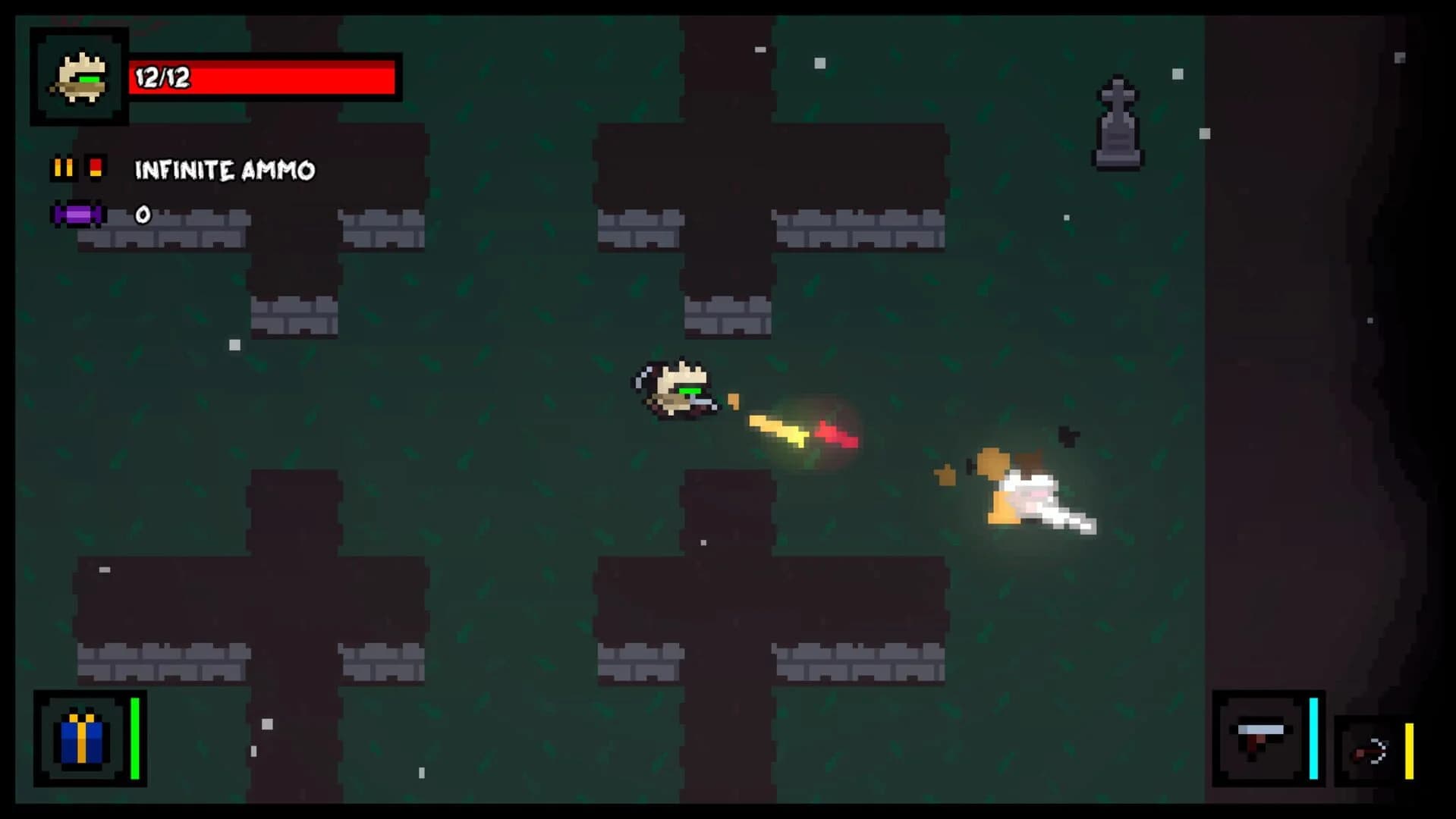The height and width of the screenshot is (819, 1456).
Task: Click the character portrait in the top-left HUD
Action: pos(78,76)
